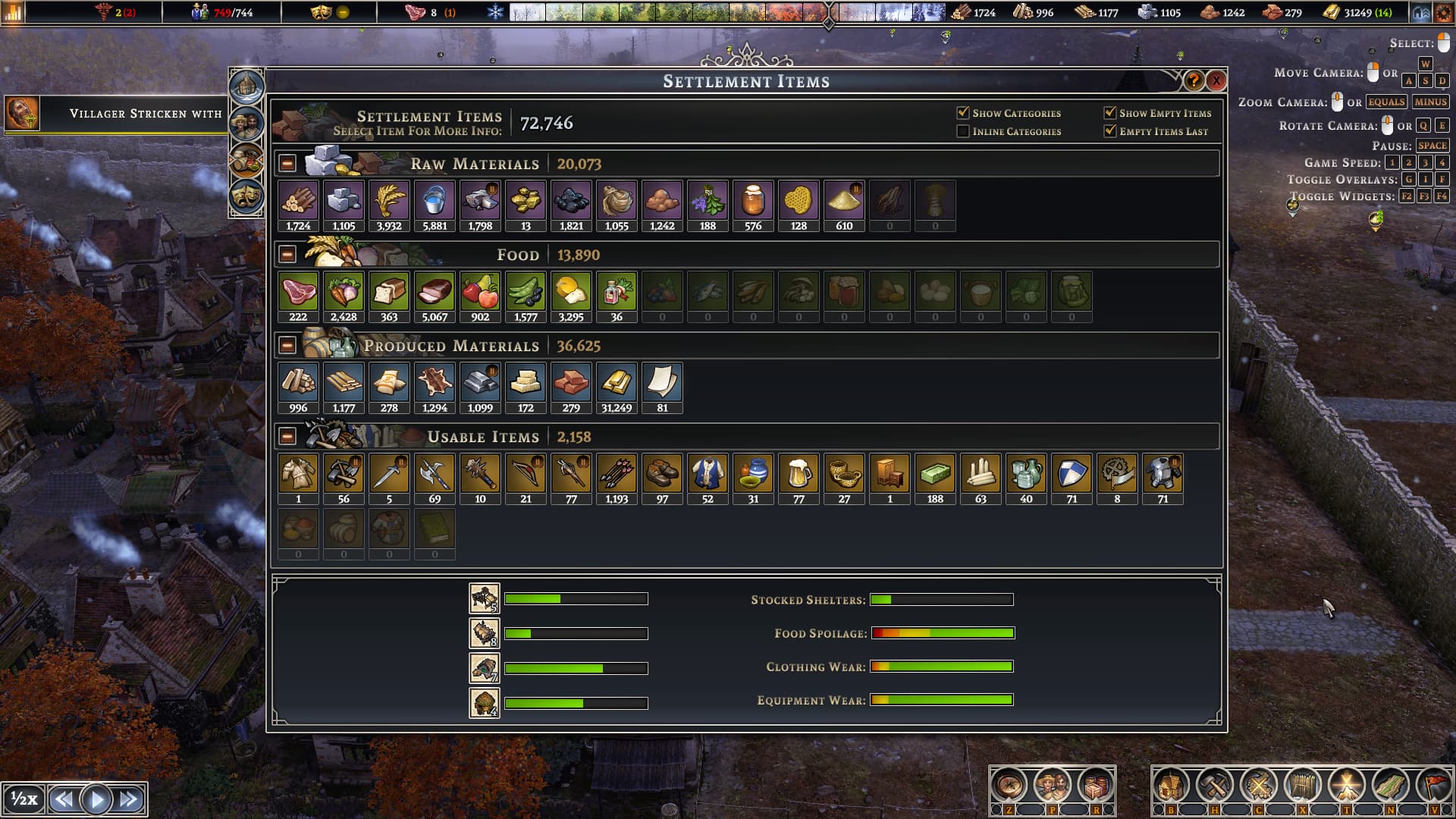The image size is (1456, 819).
Task: Collapse the Usable Items category
Action: (287, 437)
